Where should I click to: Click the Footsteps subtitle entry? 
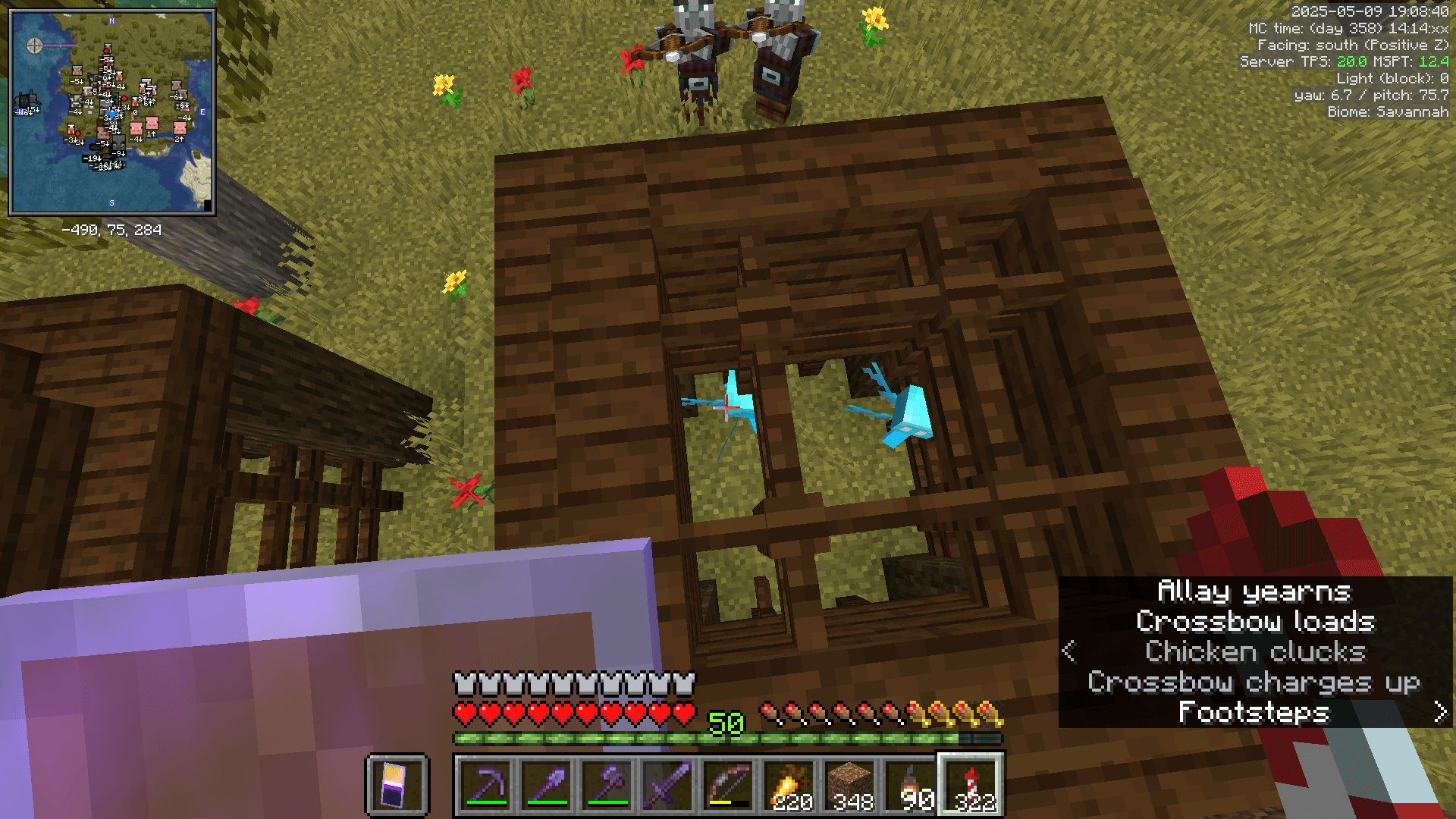tap(1254, 713)
